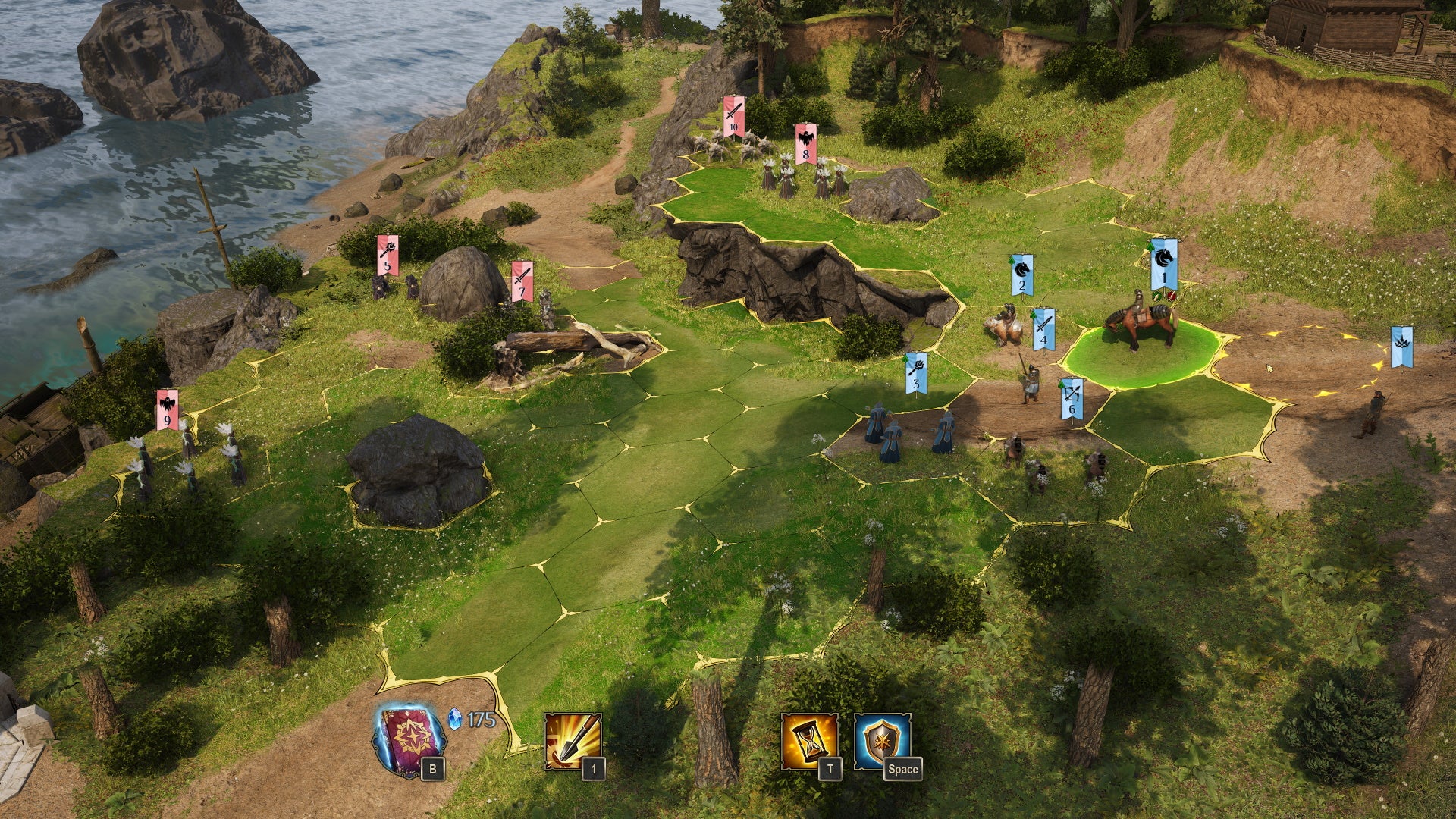The width and height of the screenshot is (1456, 819).
Task: Click the hero crown banner at the right edge
Action: click(x=1401, y=347)
